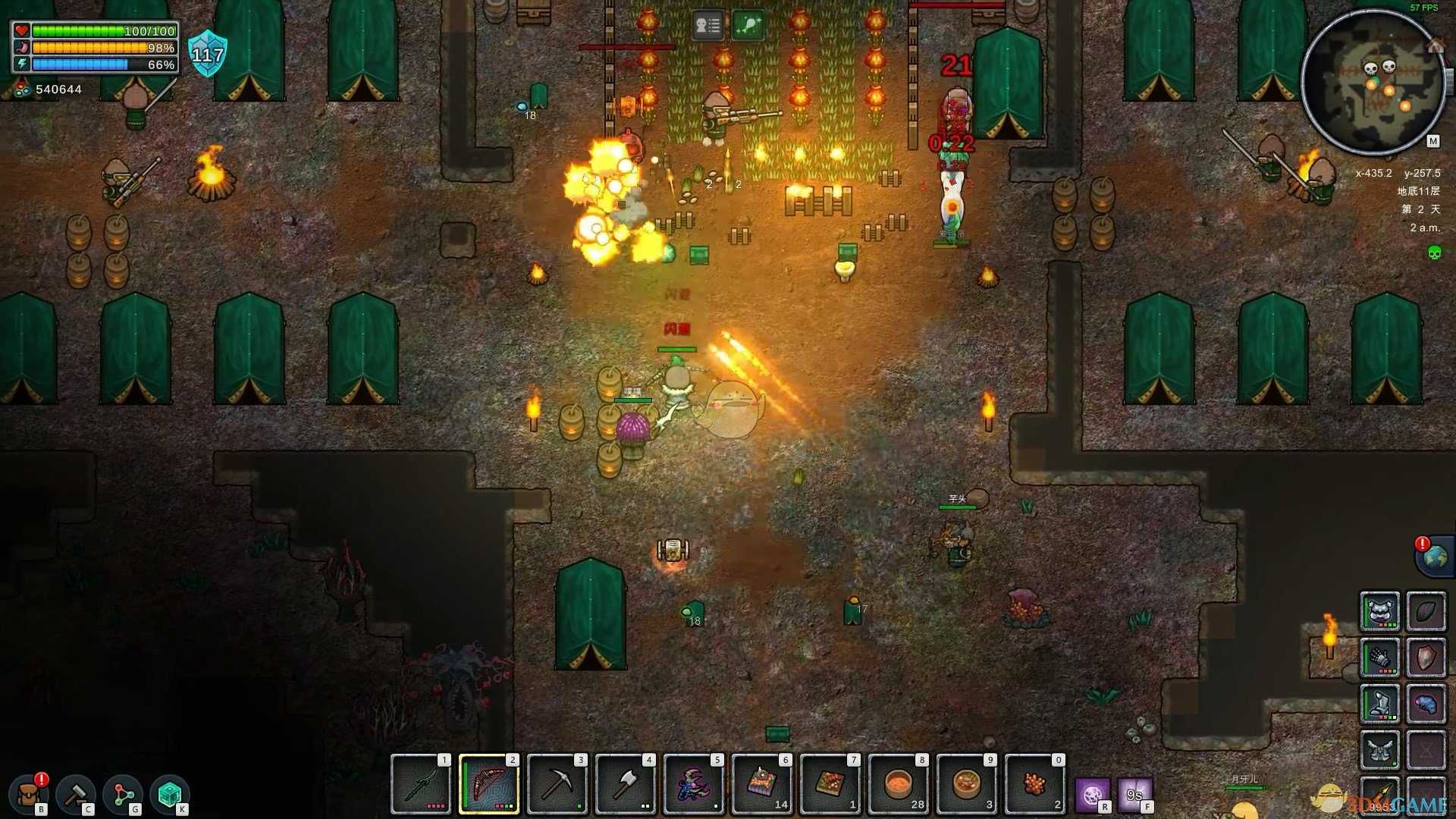Viewport: 1456px width, 819px height.
Task: Select the pickaxe hotbar slot
Action: 557,784
